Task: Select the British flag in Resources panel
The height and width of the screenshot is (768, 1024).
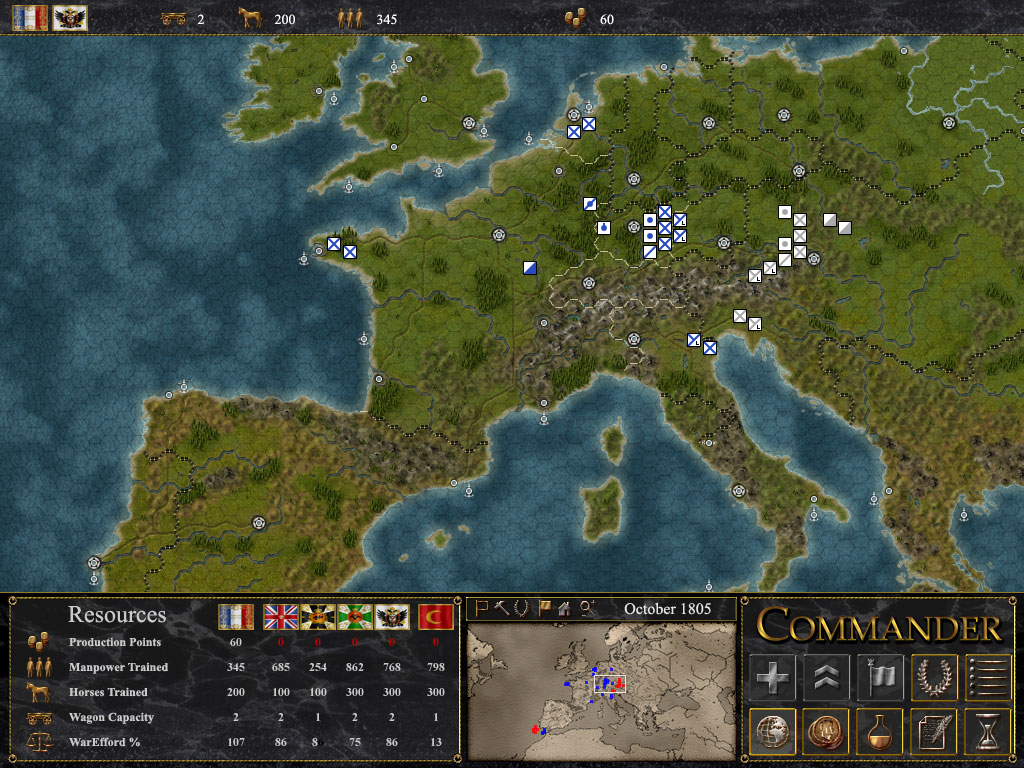Action: point(281,617)
